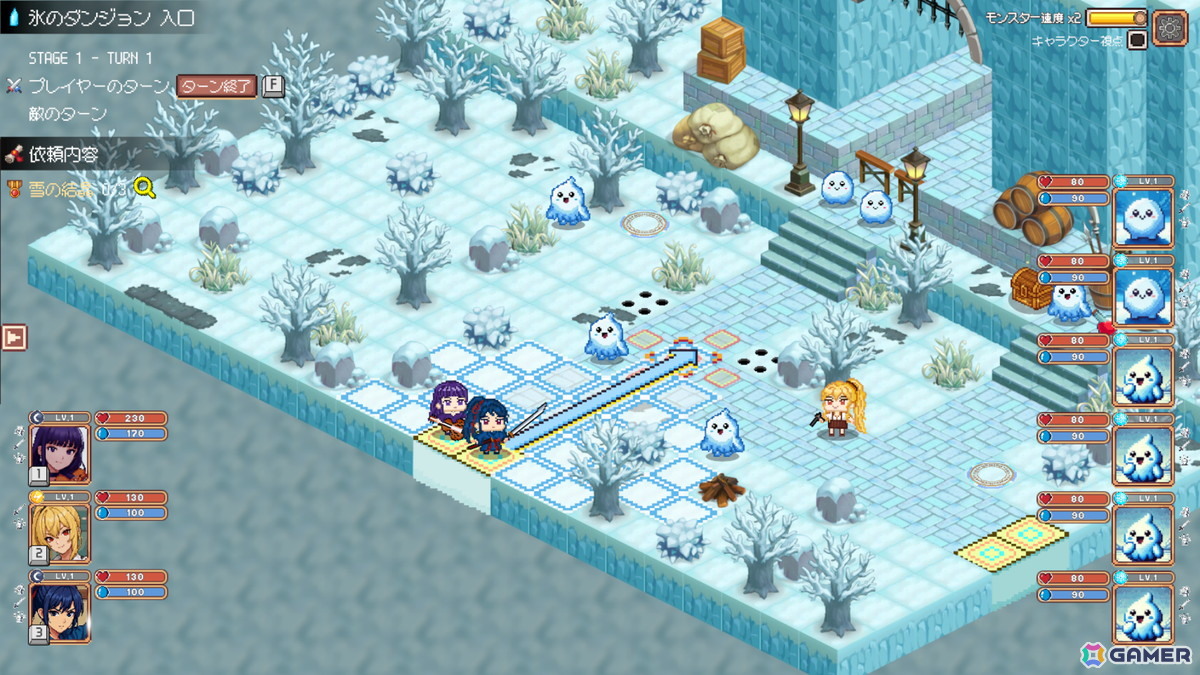The width and height of the screenshot is (1200, 675).
Task: Adjust the monster speed slider
Action: (x=1117, y=18)
